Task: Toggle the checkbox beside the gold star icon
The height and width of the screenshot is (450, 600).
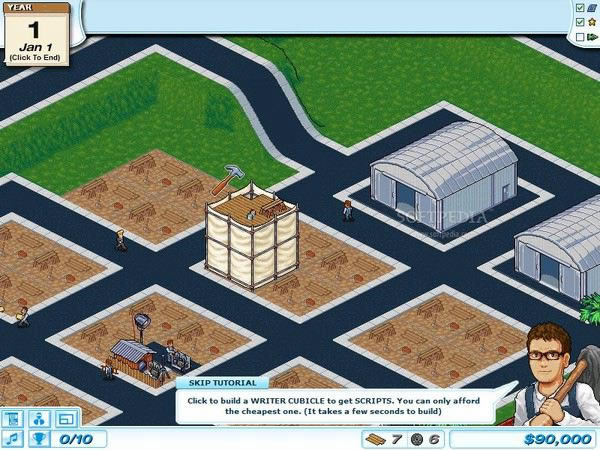Action: (580, 22)
